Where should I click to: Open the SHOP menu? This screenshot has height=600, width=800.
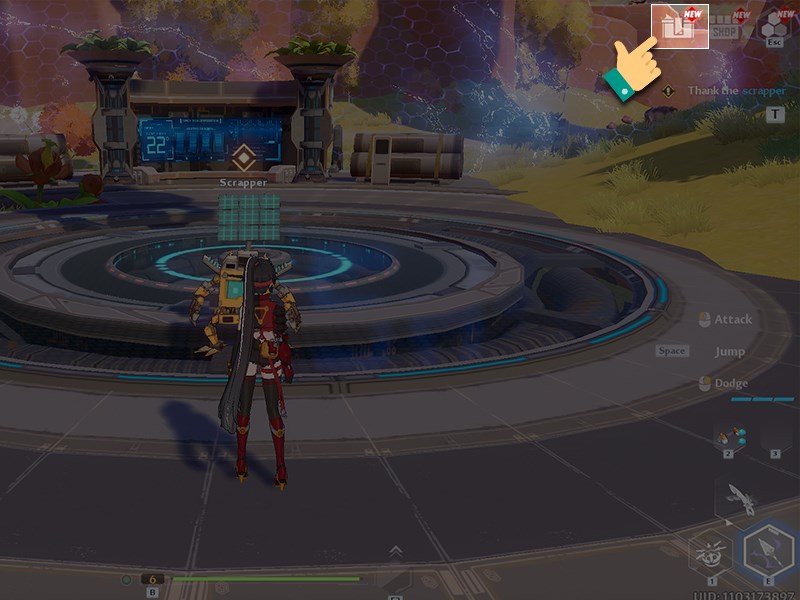click(x=725, y=27)
